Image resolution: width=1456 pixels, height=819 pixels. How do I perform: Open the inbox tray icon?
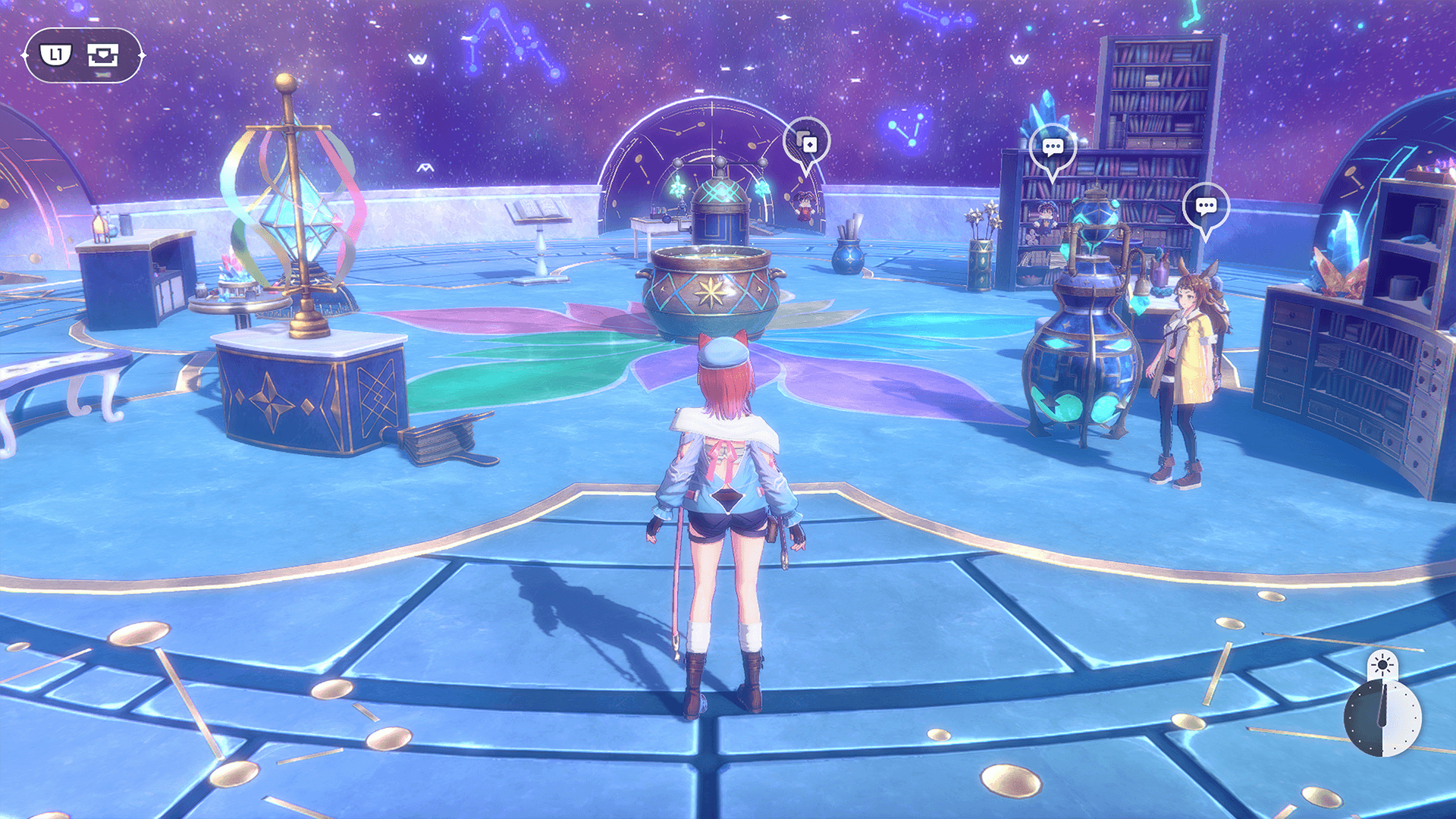coord(103,55)
